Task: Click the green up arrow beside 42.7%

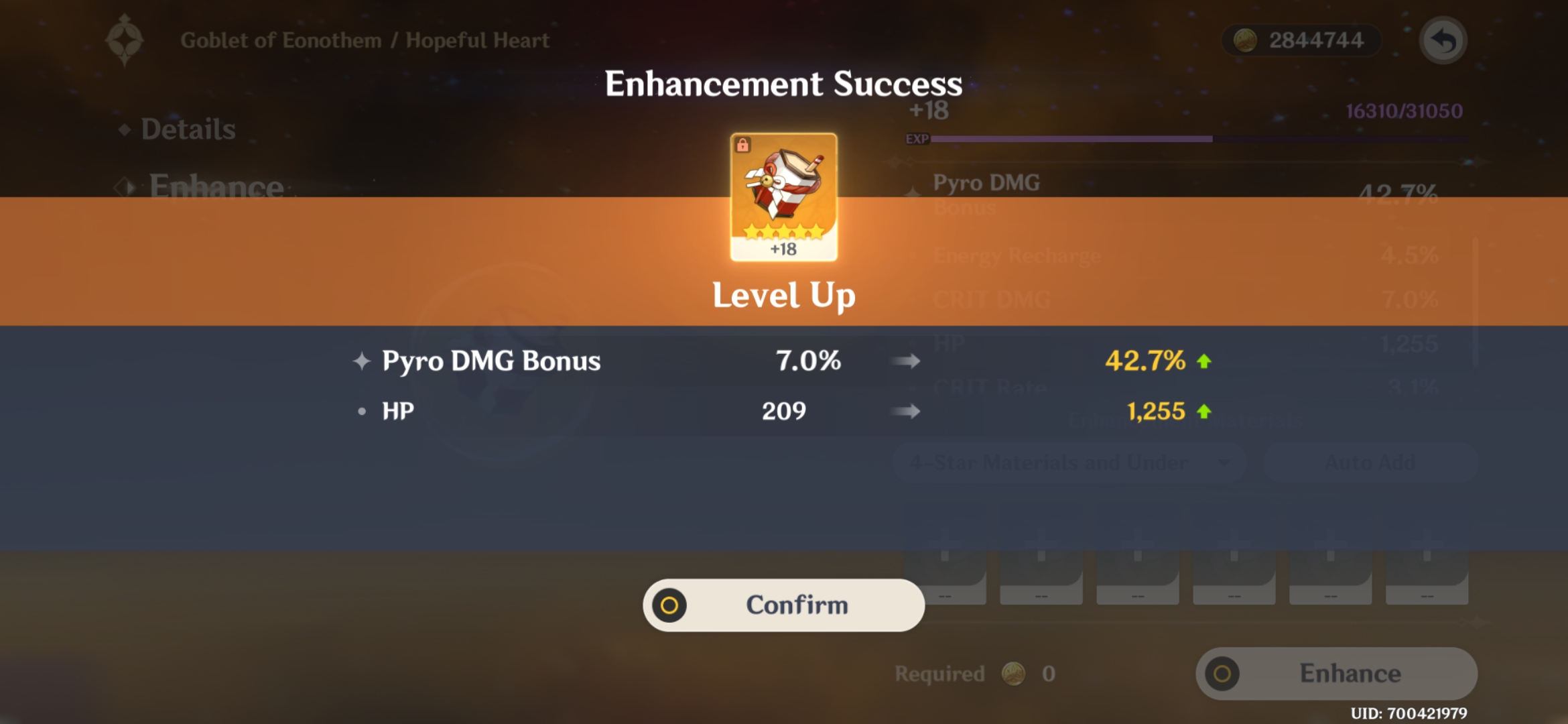Action: pos(1204,361)
